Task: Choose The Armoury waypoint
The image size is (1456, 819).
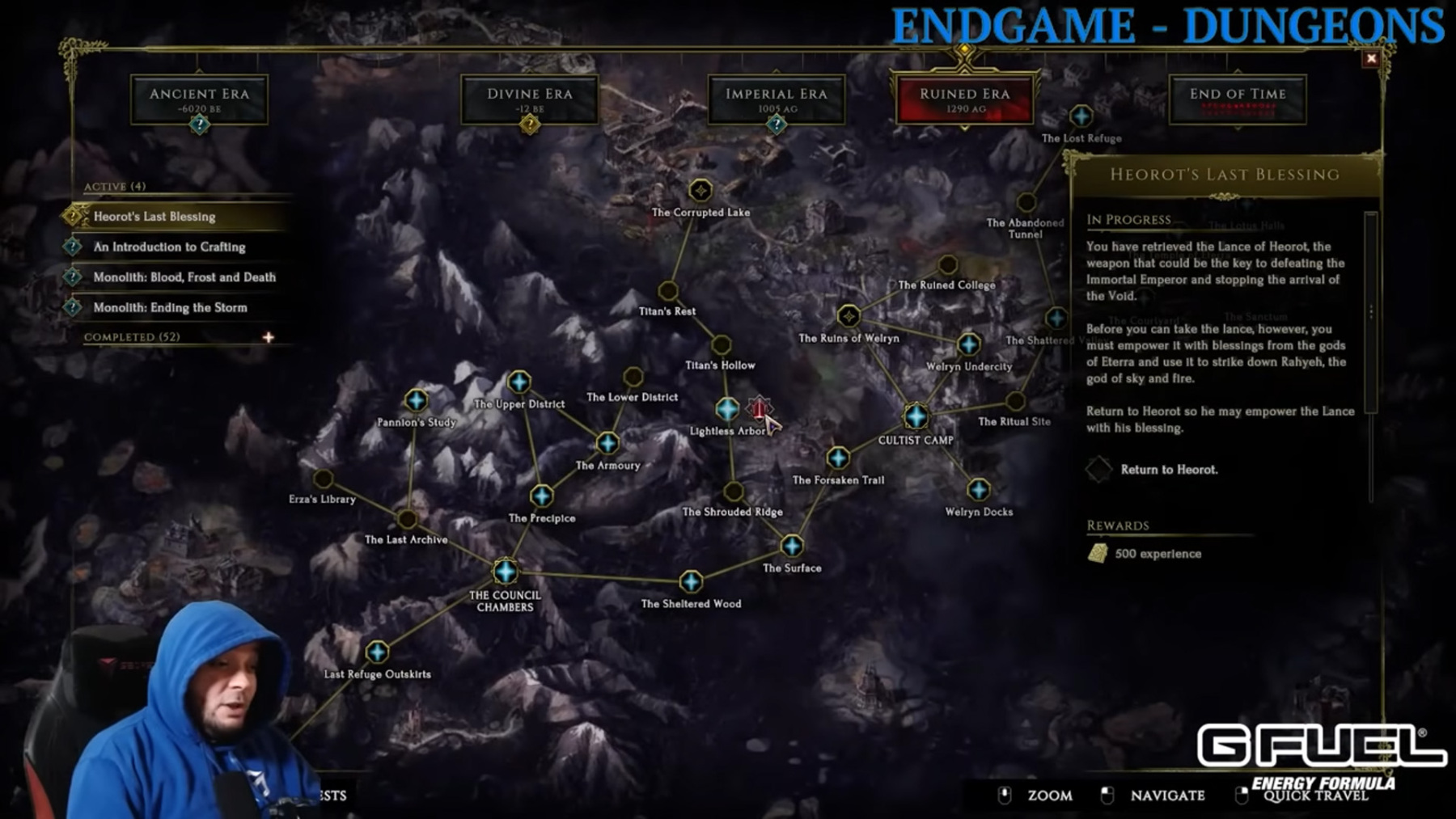Action: pyautogui.click(x=607, y=443)
